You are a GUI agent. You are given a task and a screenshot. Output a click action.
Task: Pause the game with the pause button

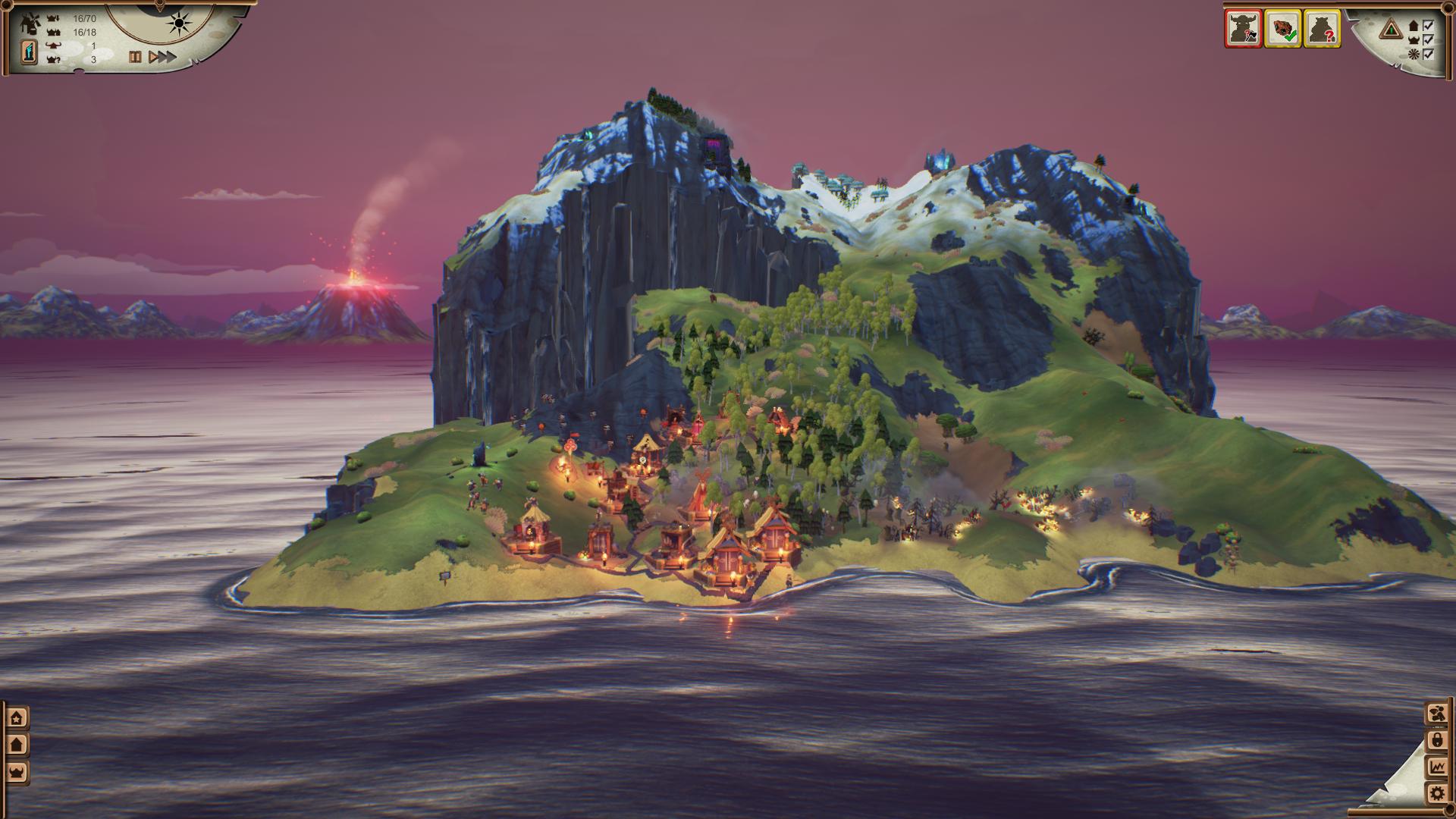(135, 57)
